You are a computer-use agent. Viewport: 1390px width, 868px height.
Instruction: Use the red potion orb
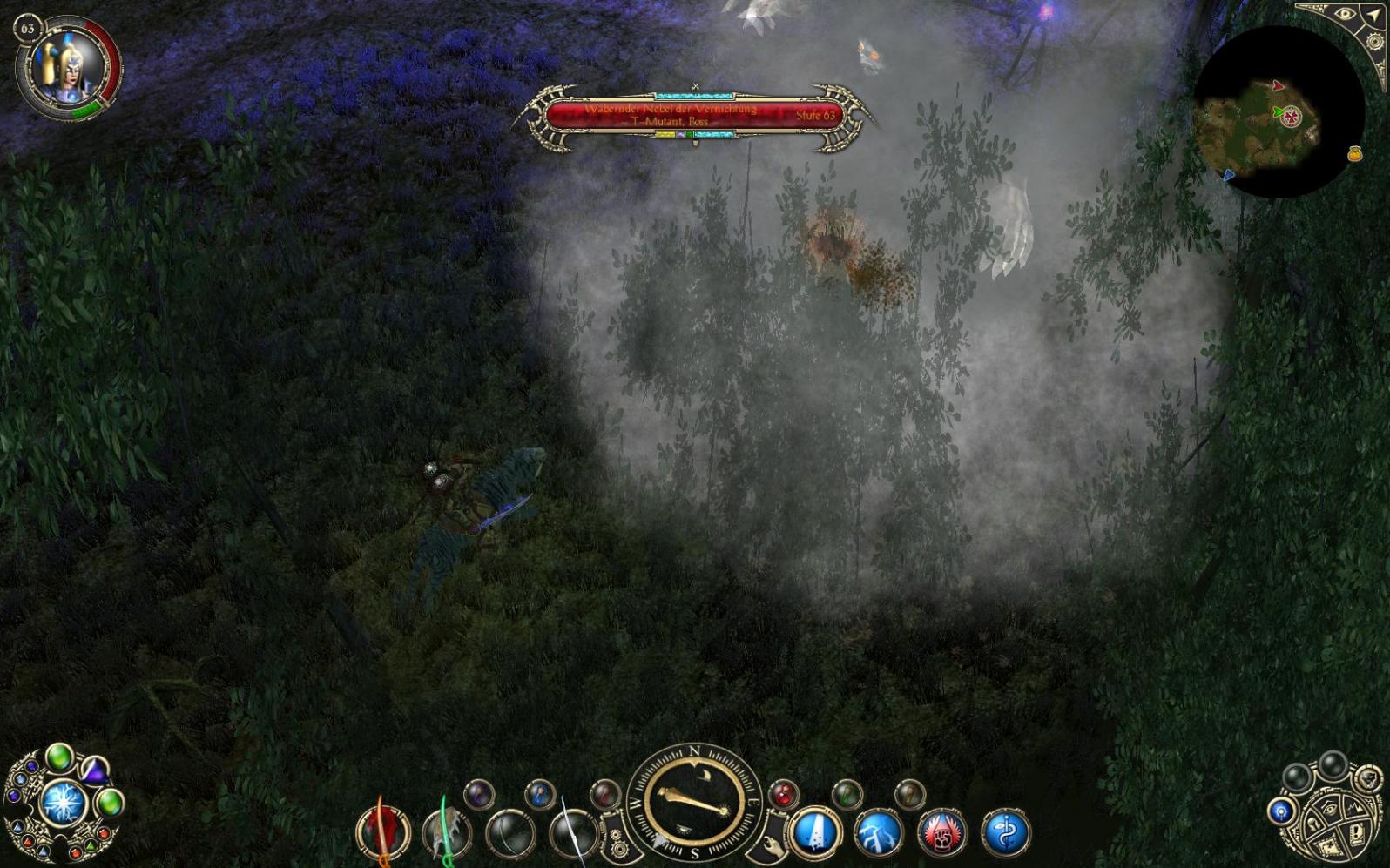point(783,793)
